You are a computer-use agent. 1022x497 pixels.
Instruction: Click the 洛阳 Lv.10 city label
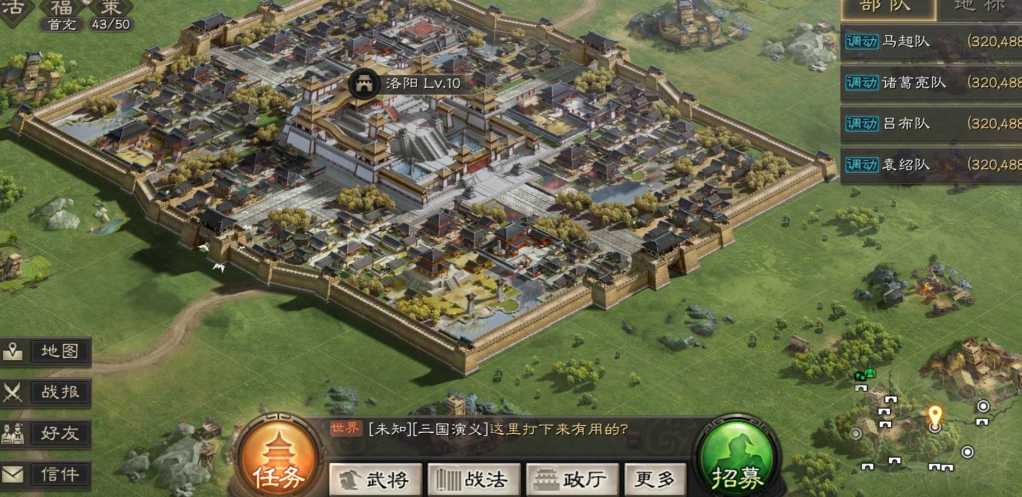point(407,83)
